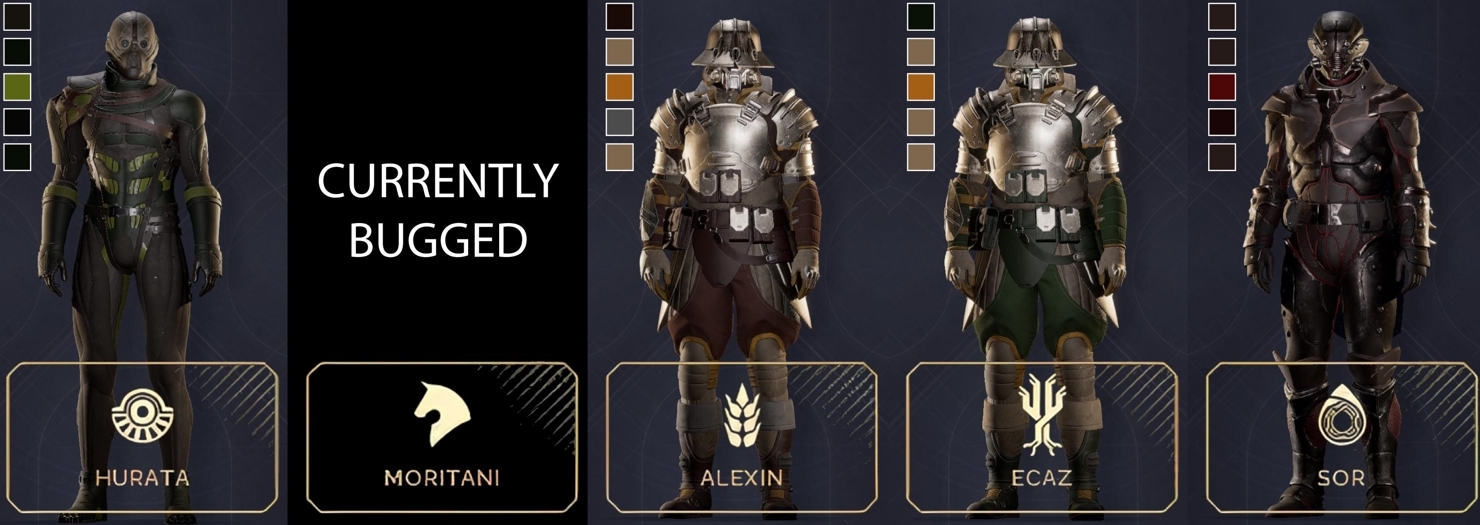Choose the orange swatch above Ecaz

point(920,87)
